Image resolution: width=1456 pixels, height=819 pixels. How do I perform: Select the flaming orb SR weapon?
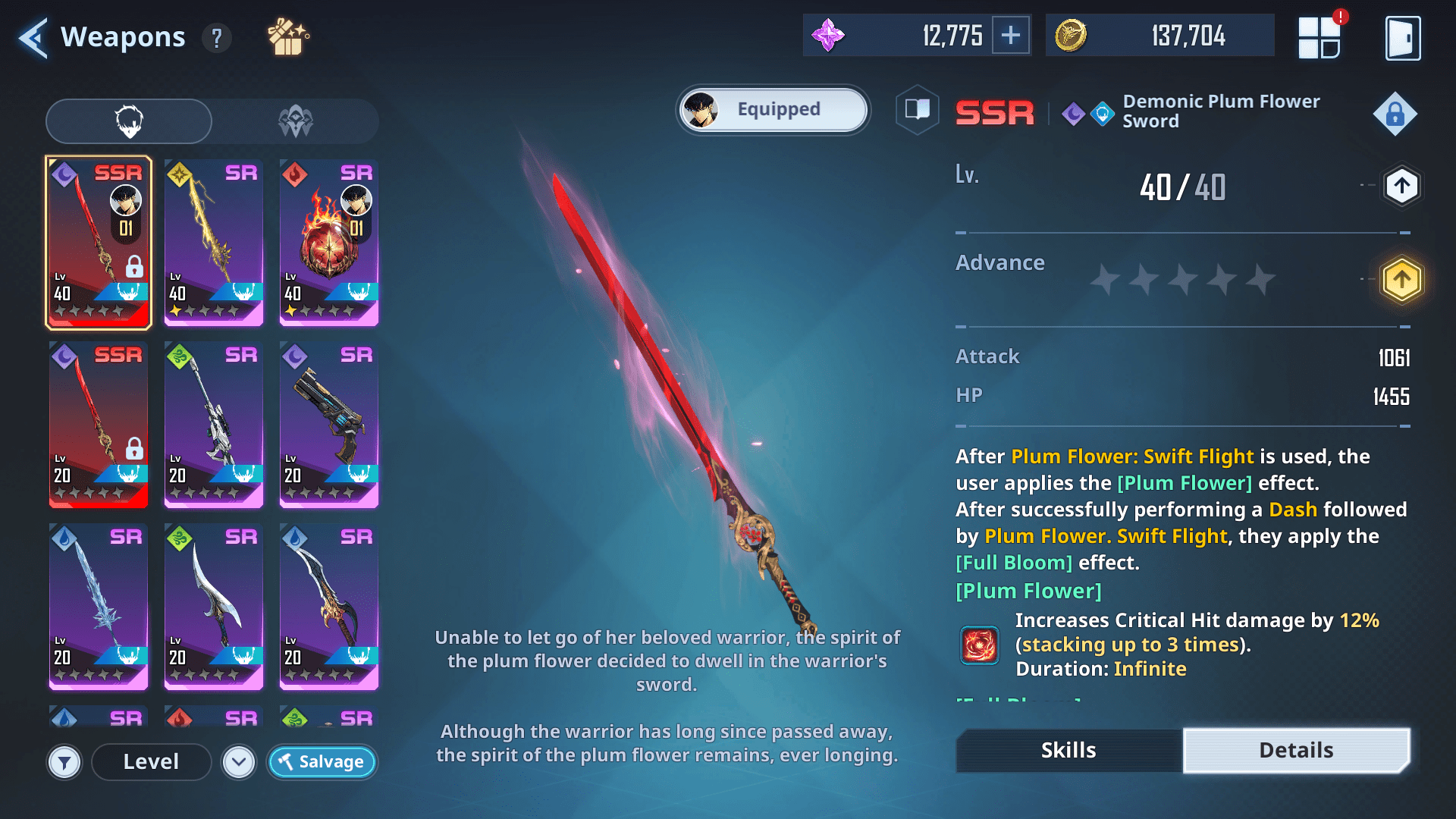pyautogui.click(x=329, y=243)
